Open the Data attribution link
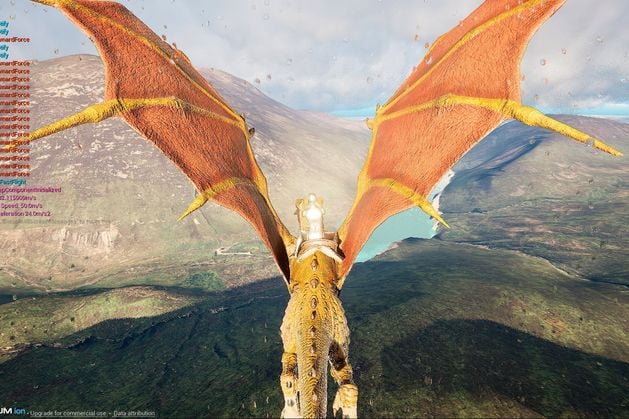The image size is (629, 419). (x=134, y=412)
